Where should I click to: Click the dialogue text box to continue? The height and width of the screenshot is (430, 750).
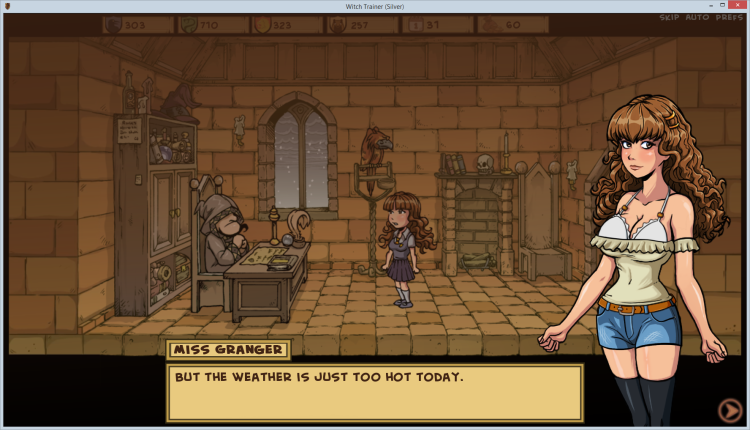(x=374, y=392)
